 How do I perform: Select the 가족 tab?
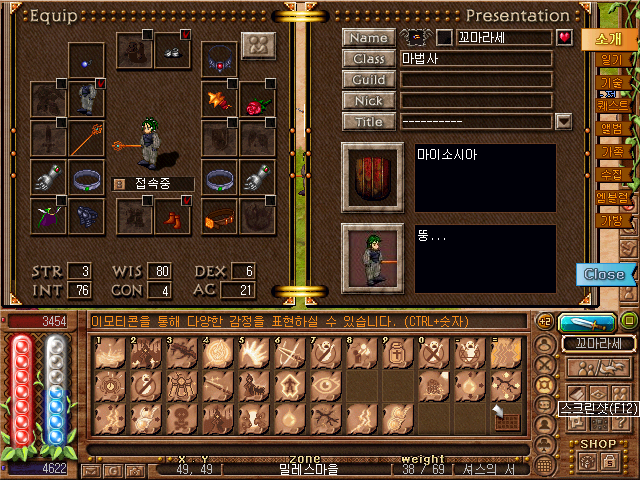pos(610,151)
